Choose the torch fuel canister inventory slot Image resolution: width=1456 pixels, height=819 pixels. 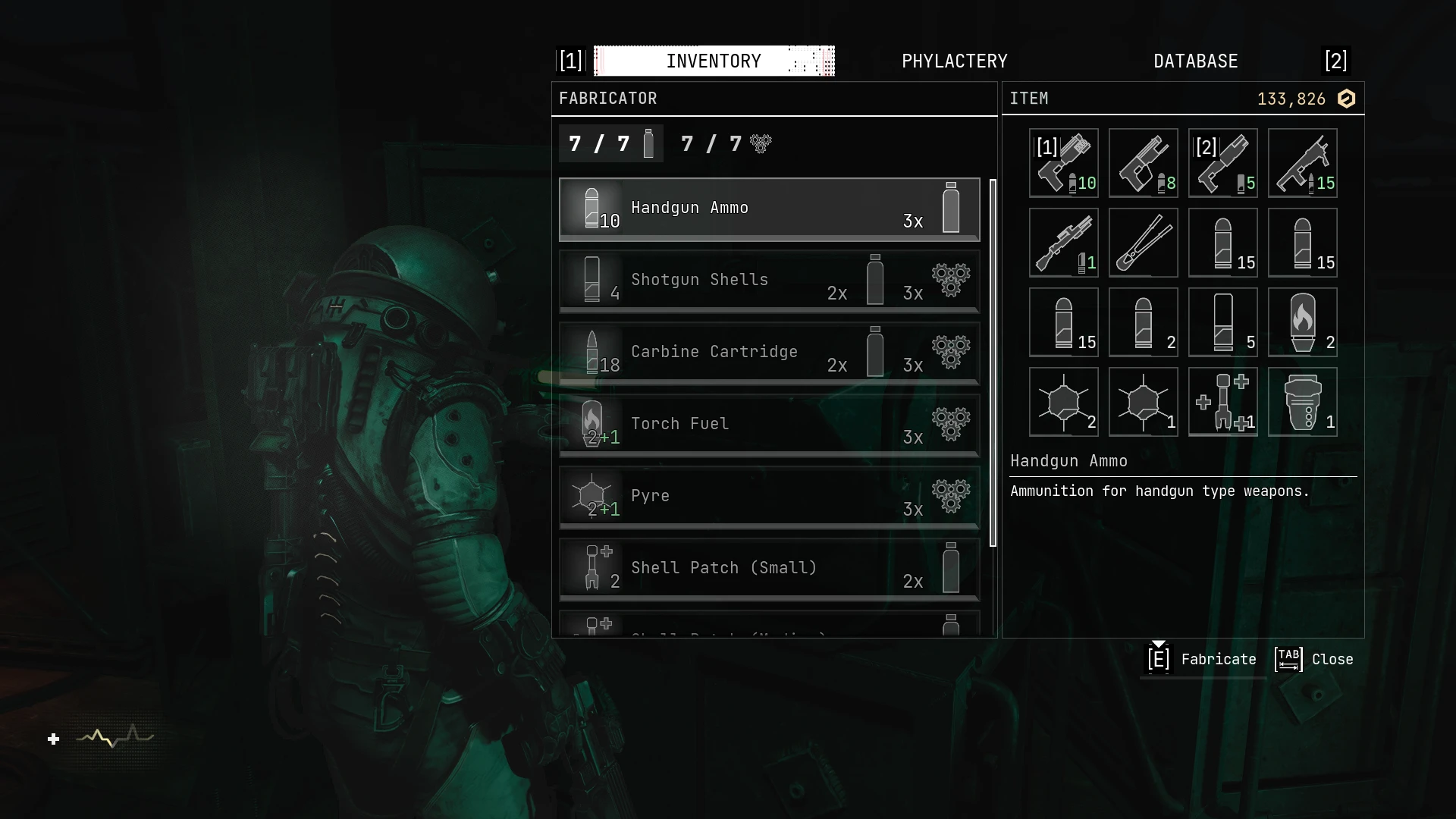point(1302,322)
